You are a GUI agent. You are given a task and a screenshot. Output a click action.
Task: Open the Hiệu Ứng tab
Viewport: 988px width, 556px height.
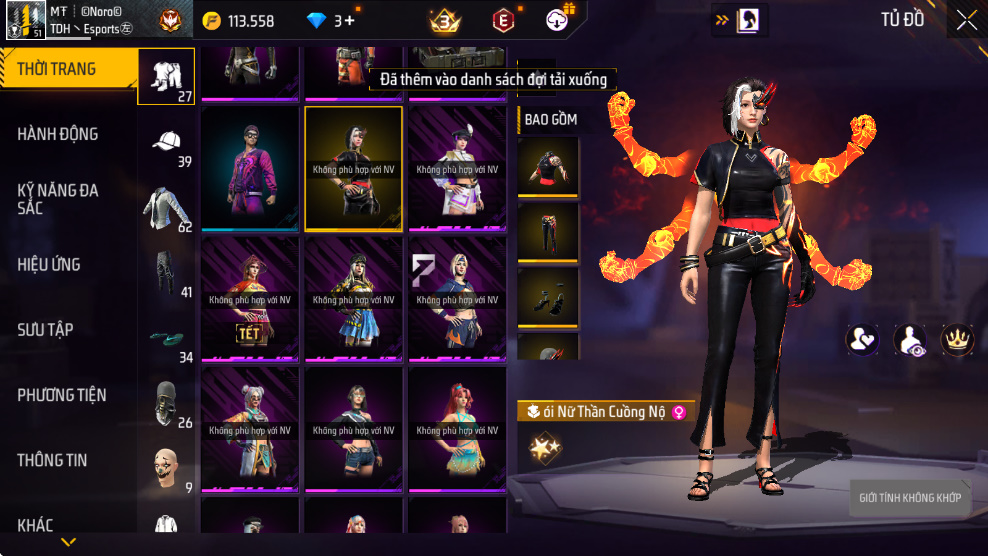(x=49, y=265)
